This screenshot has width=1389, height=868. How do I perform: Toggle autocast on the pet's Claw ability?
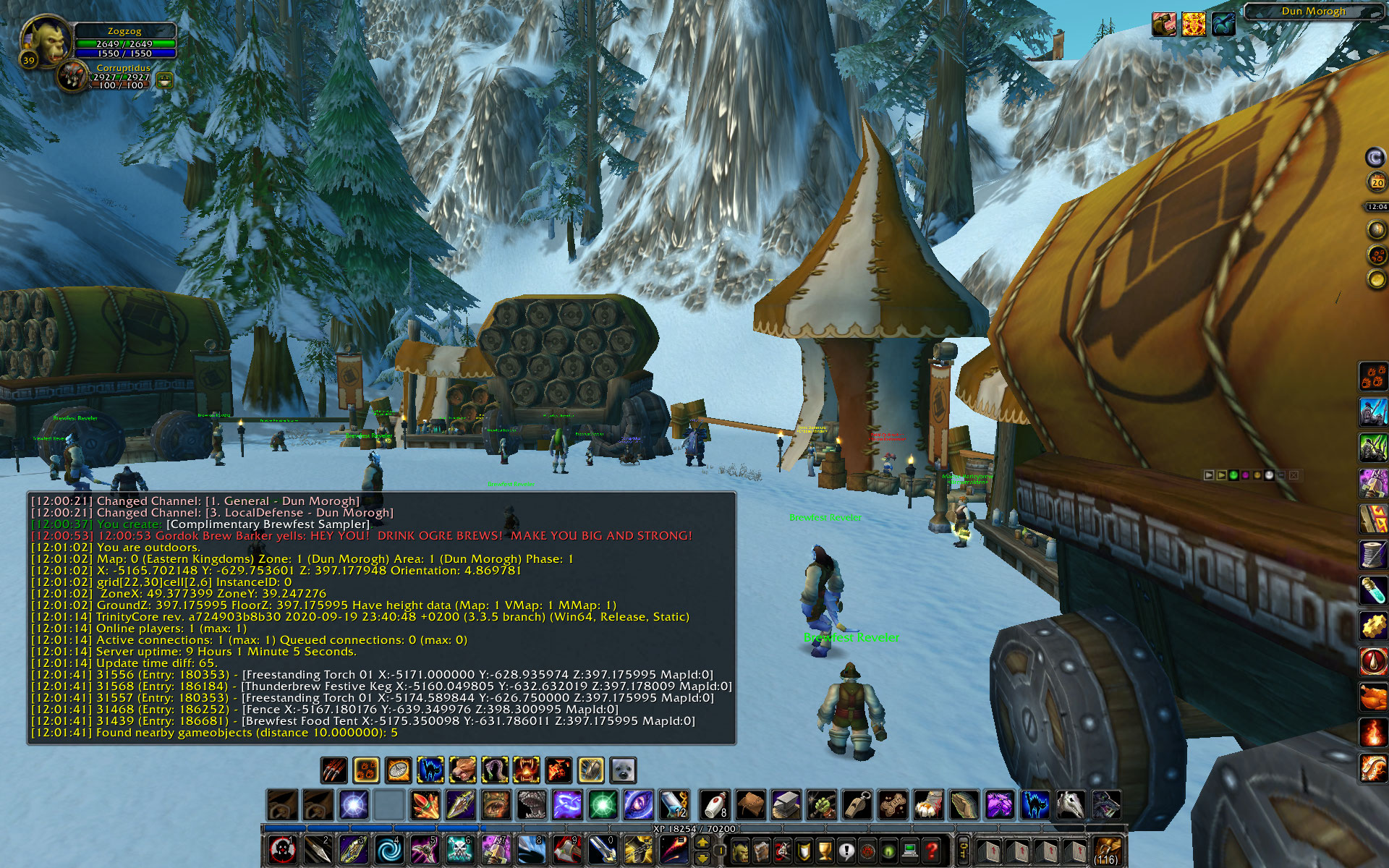pos(334,770)
